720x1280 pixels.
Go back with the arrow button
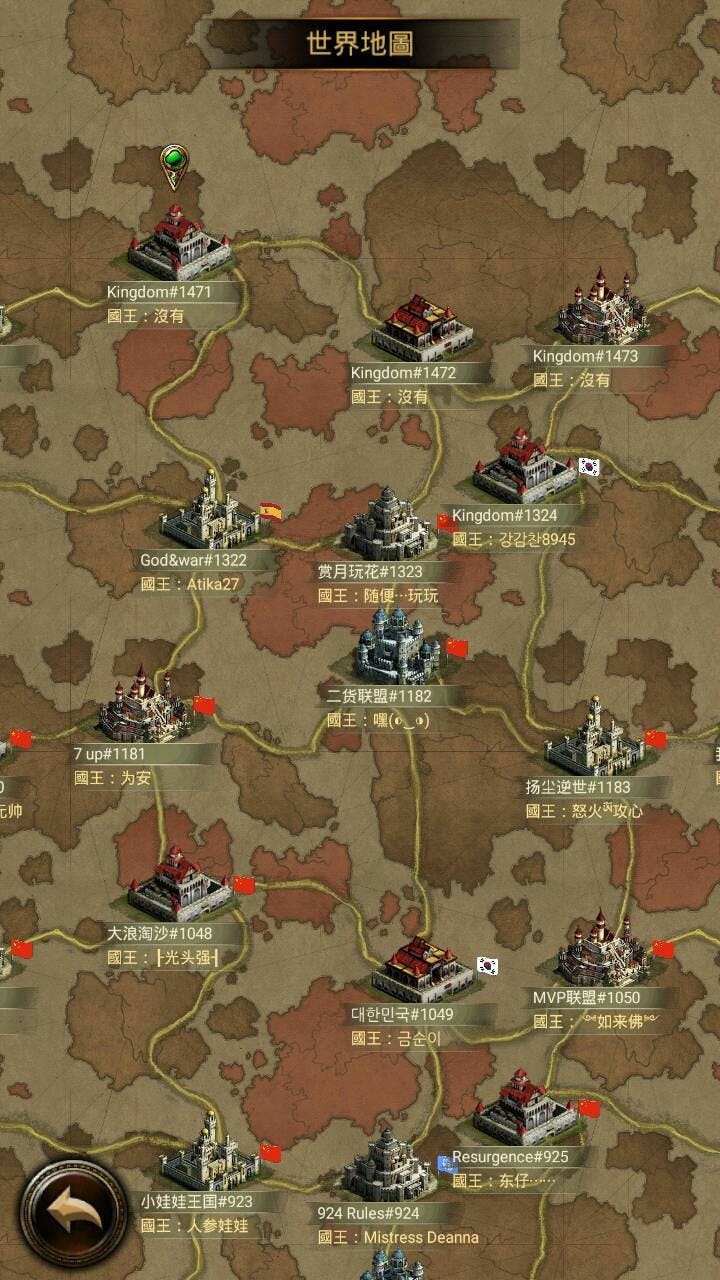click(74, 1213)
